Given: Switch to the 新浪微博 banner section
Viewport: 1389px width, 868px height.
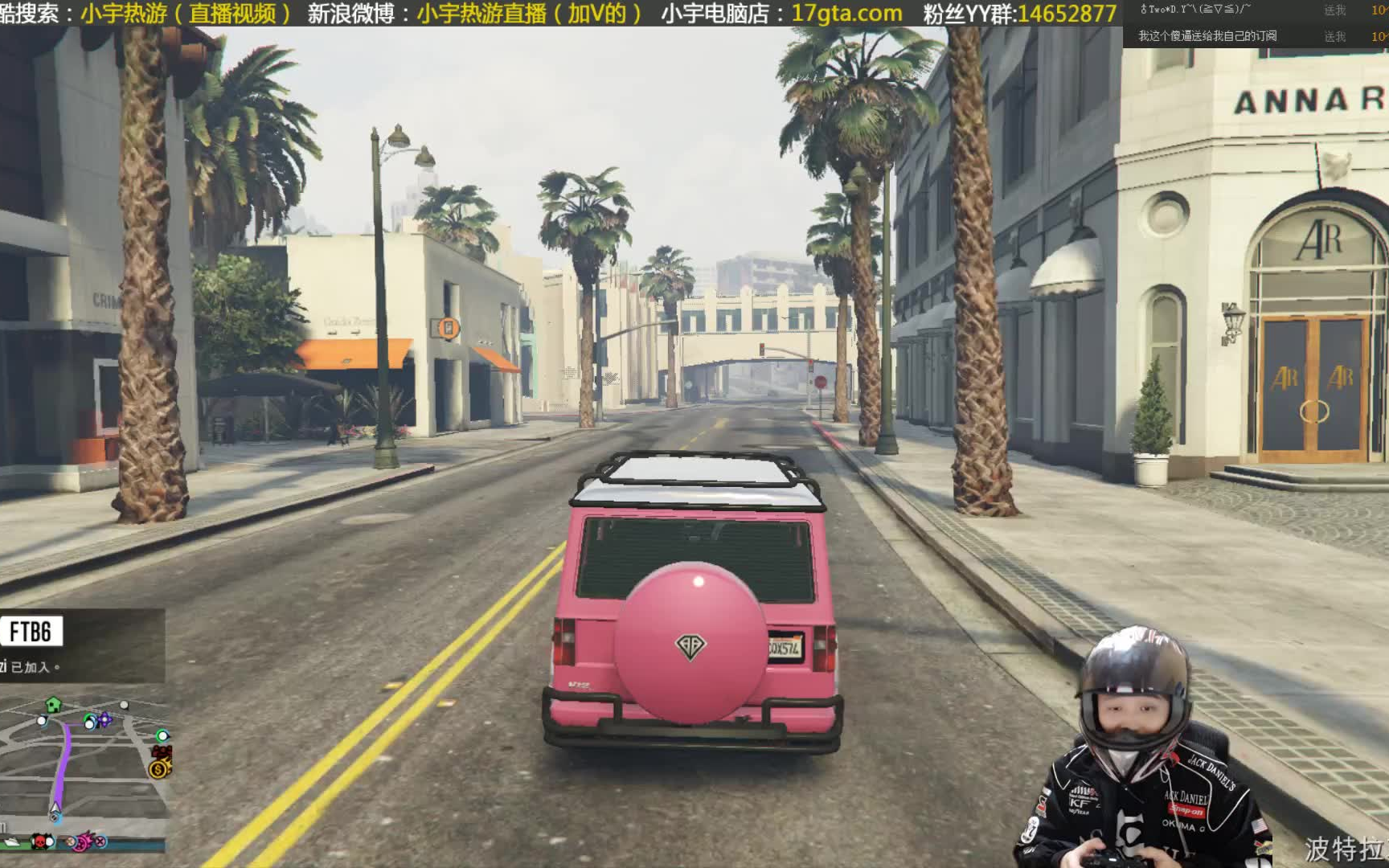Looking at the screenshot, I should click(350, 13).
